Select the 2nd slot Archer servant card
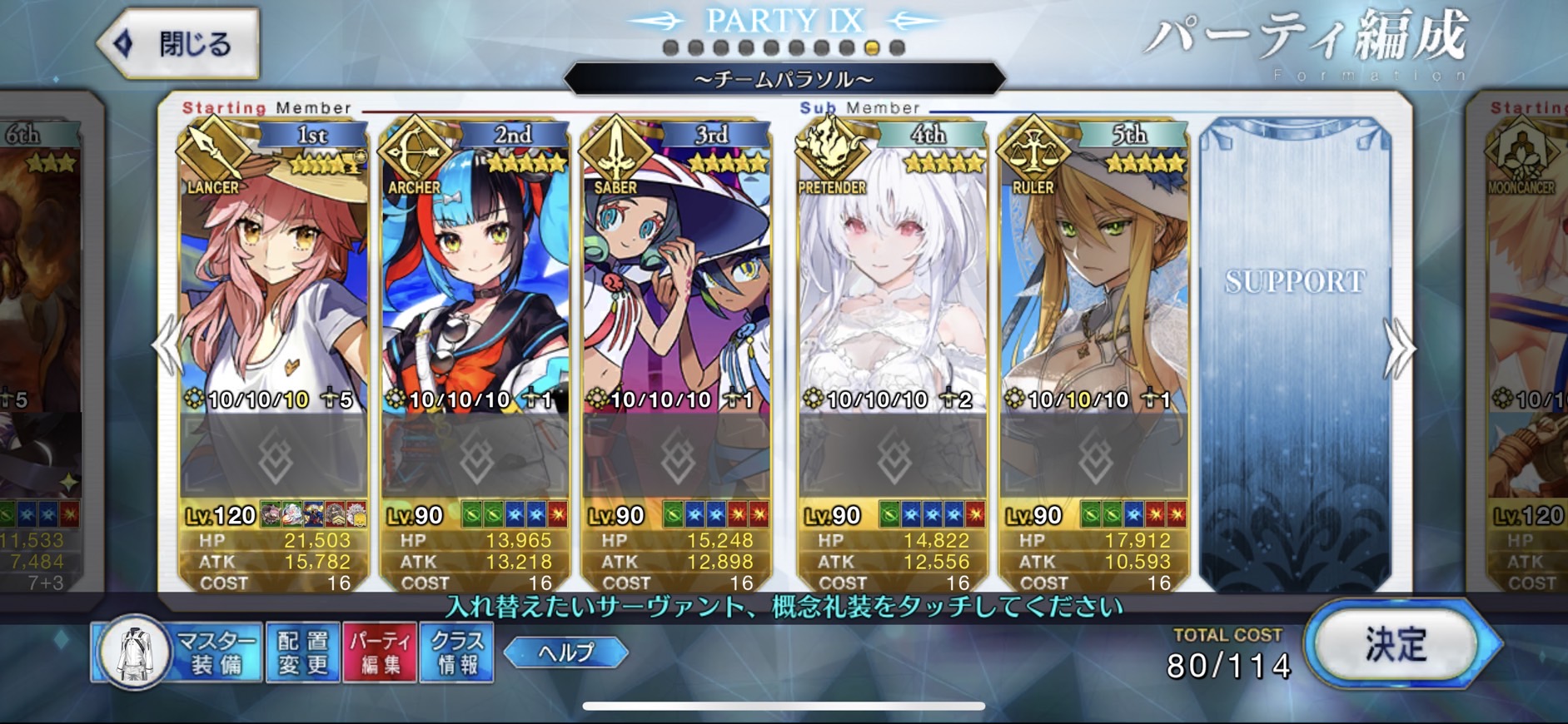Image resolution: width=1568 pixels, height=724 pixels. click(475, 275)
